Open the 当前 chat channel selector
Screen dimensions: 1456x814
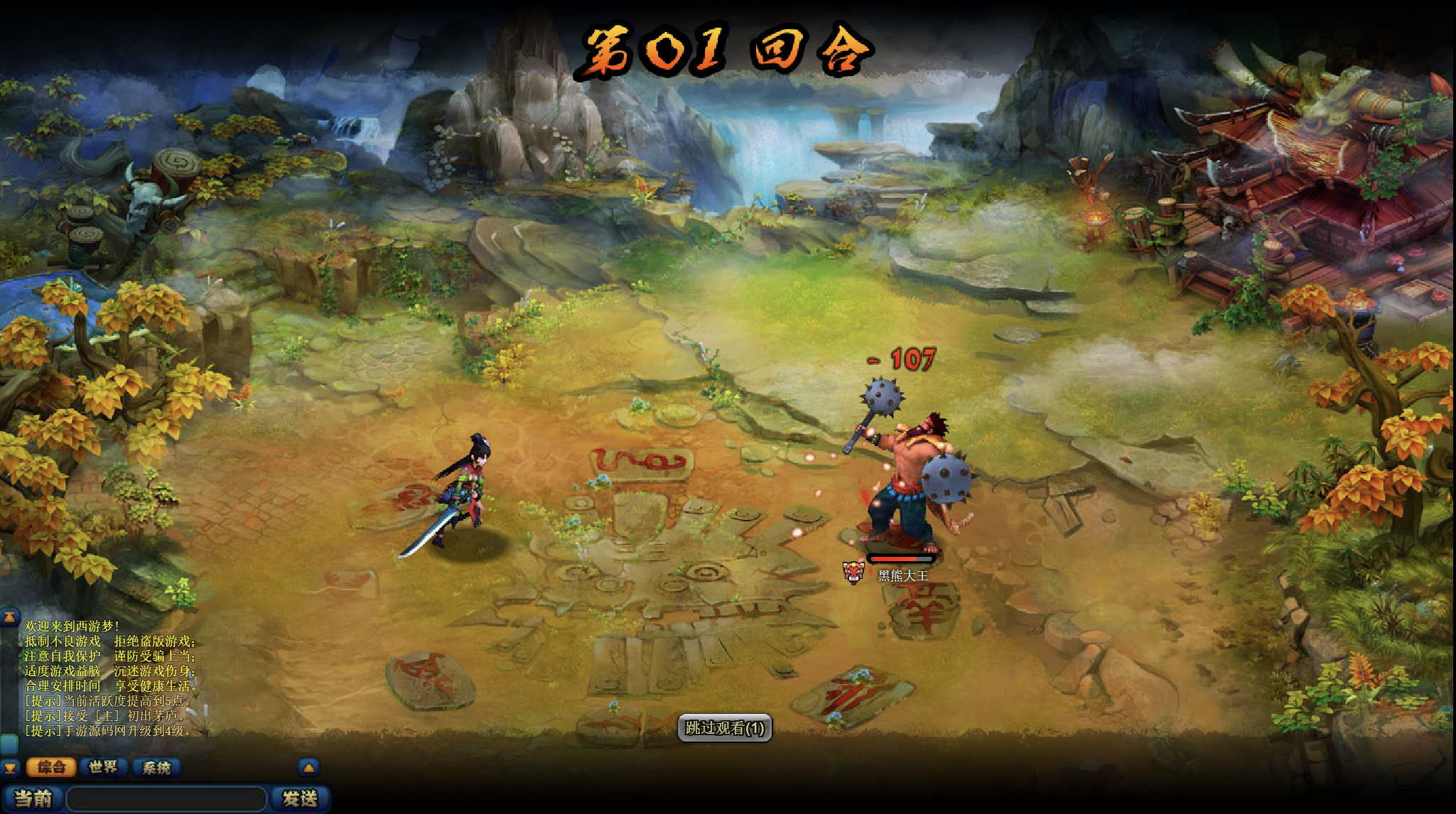pos(33,798)
